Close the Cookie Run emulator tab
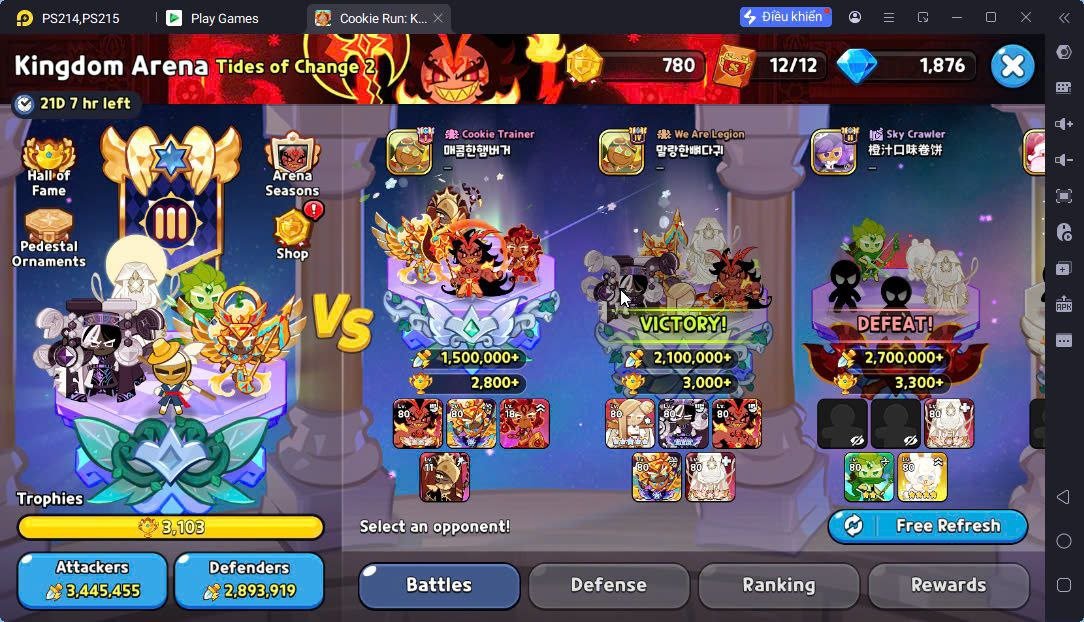The height and width of the screenshot is (622, 1084). pos(438,18)
